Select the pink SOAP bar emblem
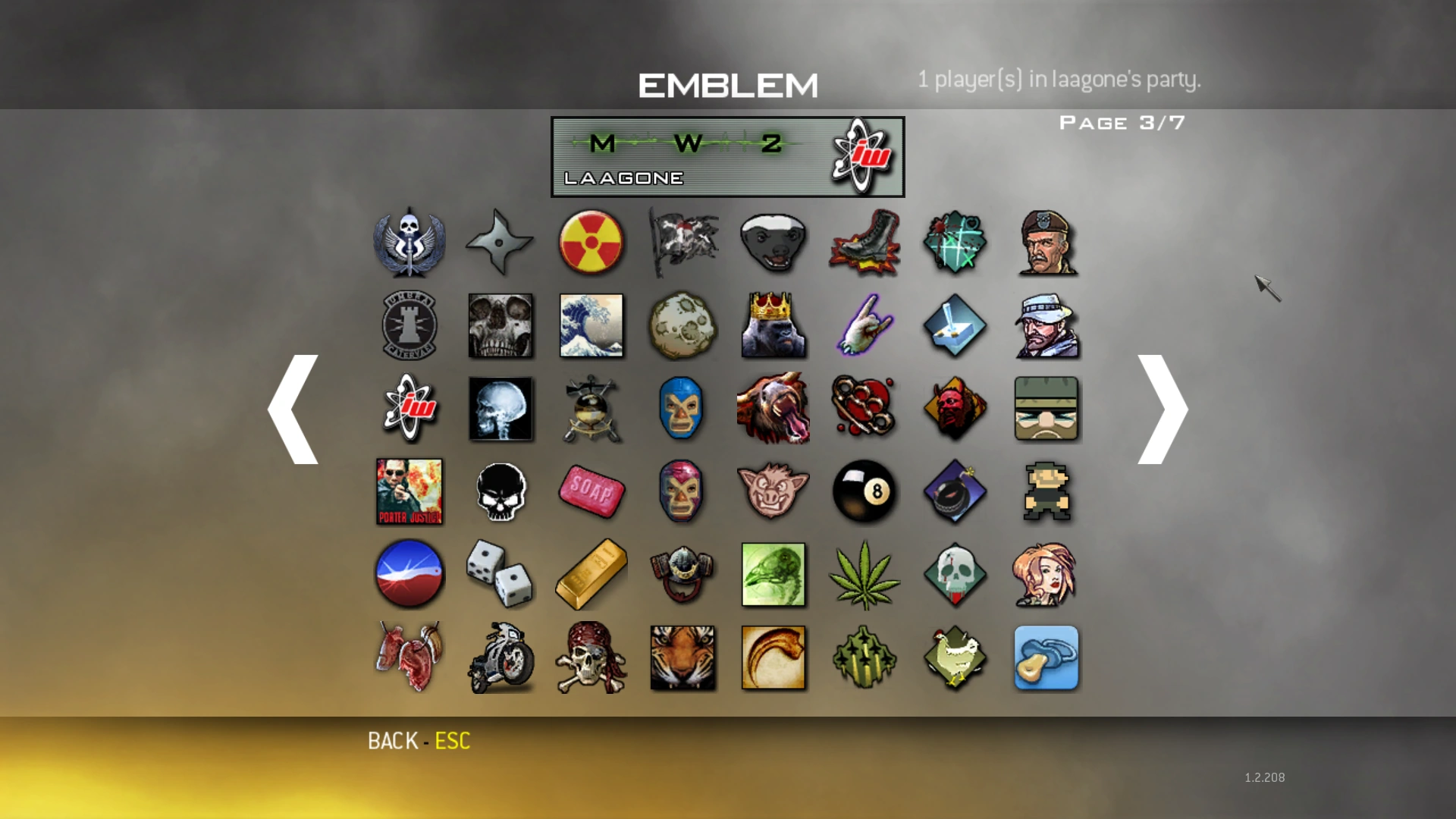1456x819 pixels. [x=591, y=491]
